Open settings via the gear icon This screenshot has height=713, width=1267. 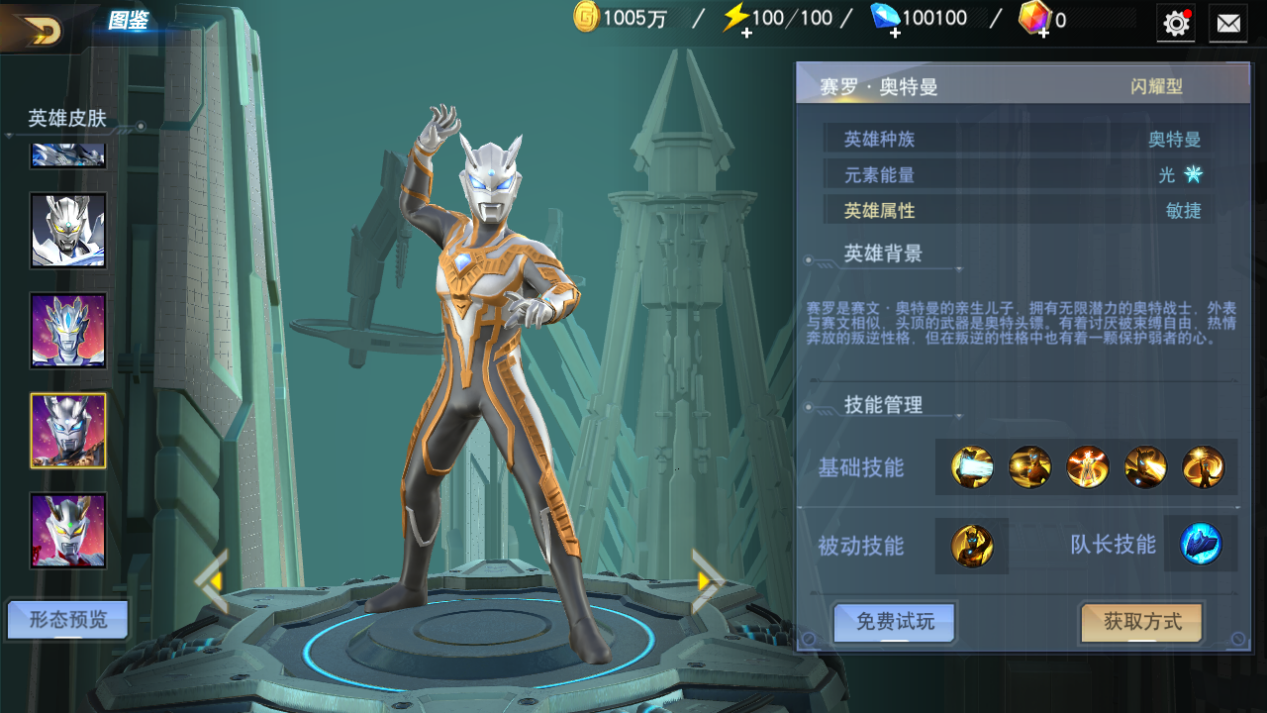tap(1176, 23)
